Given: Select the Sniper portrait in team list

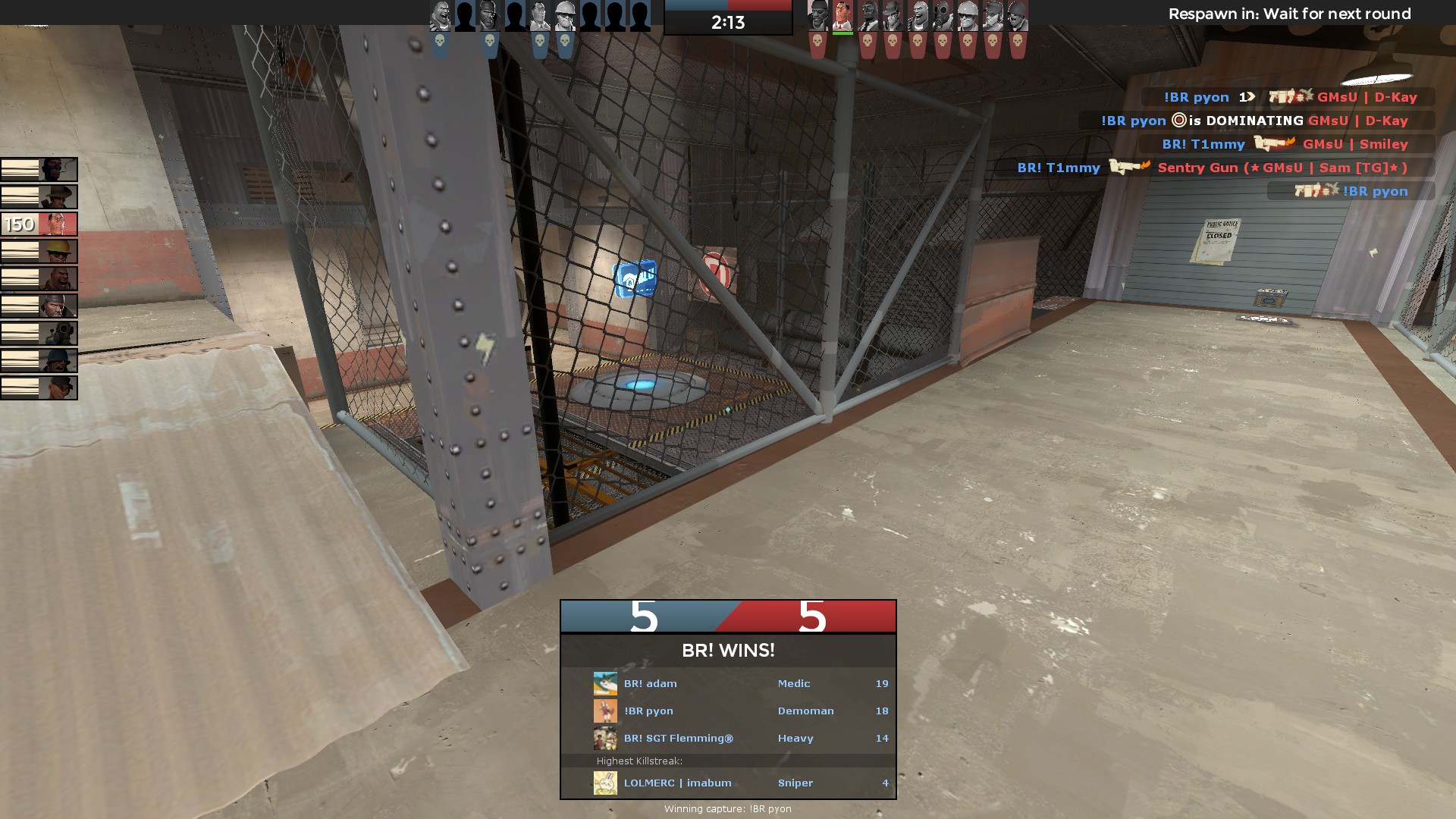Looking at the screenshot, I should (x=39, y=196).
